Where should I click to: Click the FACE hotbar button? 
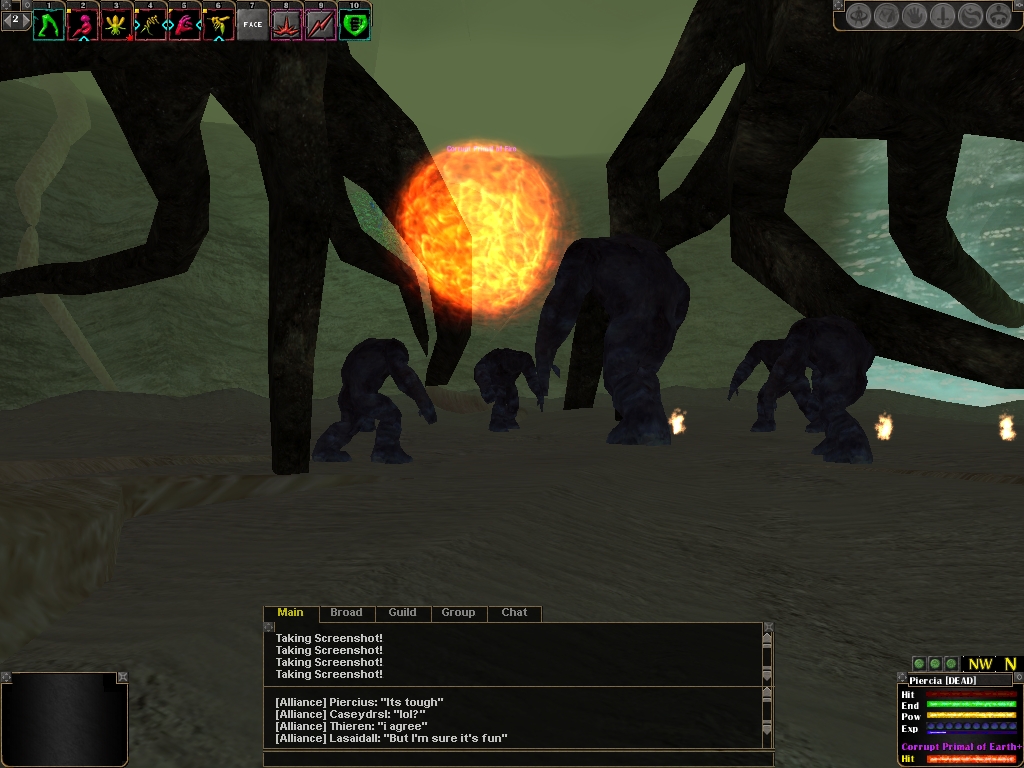[x=252, y=24]
